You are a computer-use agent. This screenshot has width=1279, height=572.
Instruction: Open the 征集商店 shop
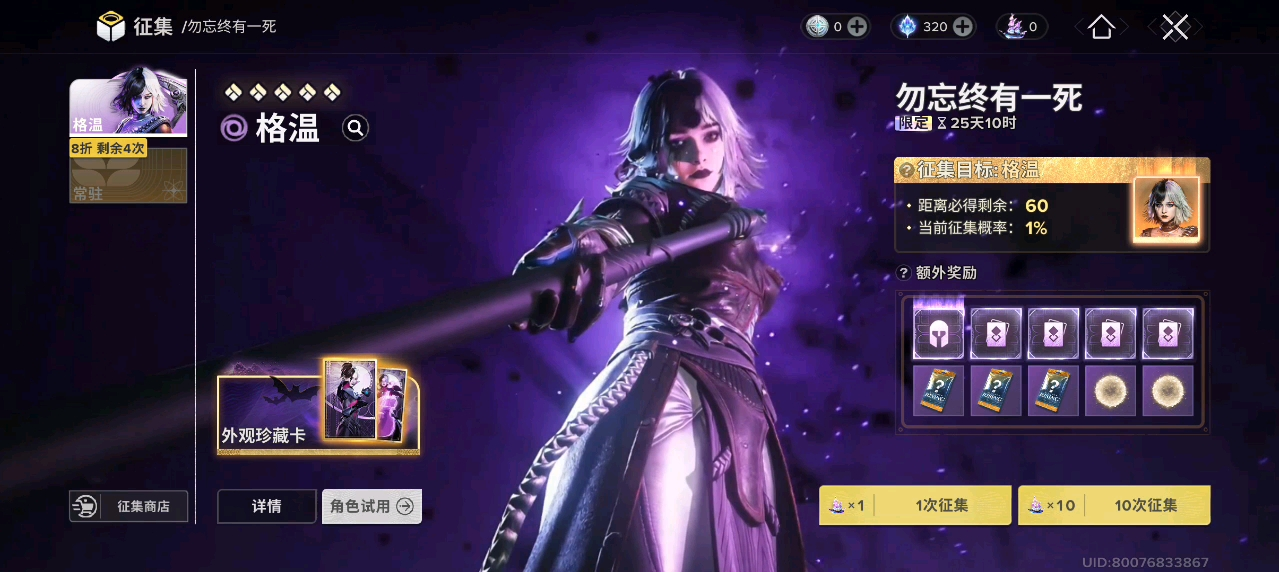128,506
